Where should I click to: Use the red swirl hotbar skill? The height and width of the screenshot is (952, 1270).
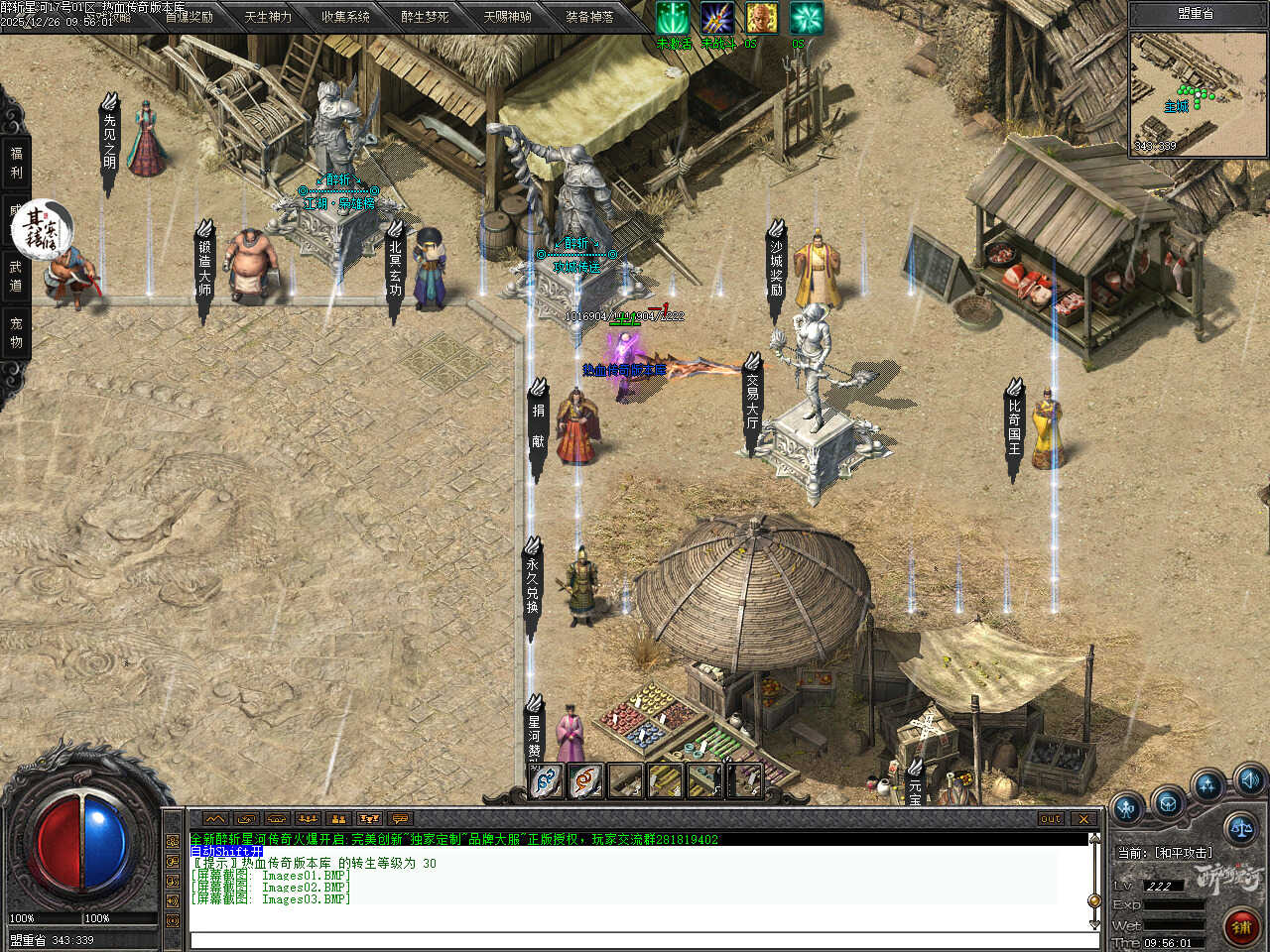586,780
